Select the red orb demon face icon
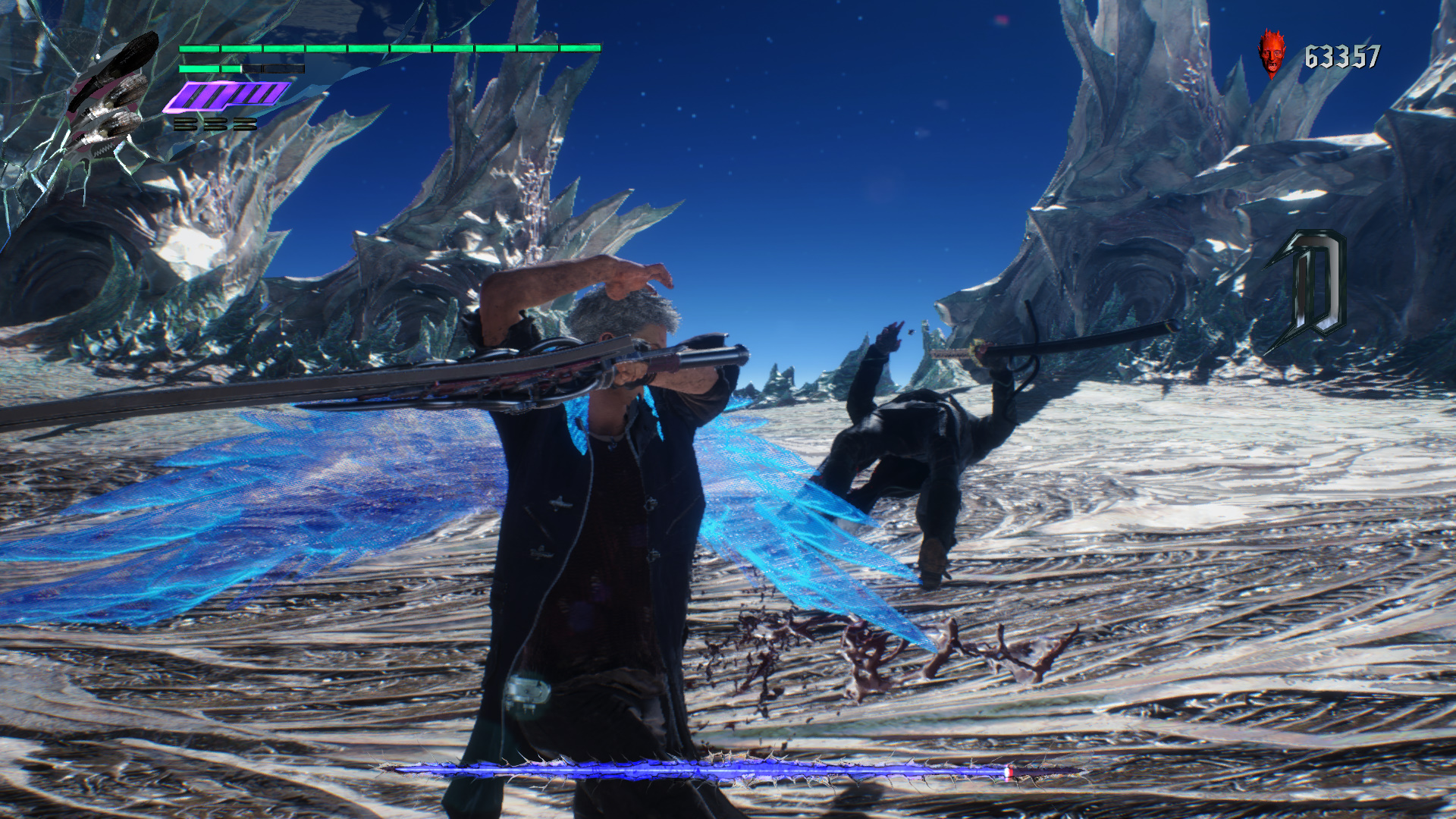The width and height of the screenshot is (1456, 819). (1272, 53)
